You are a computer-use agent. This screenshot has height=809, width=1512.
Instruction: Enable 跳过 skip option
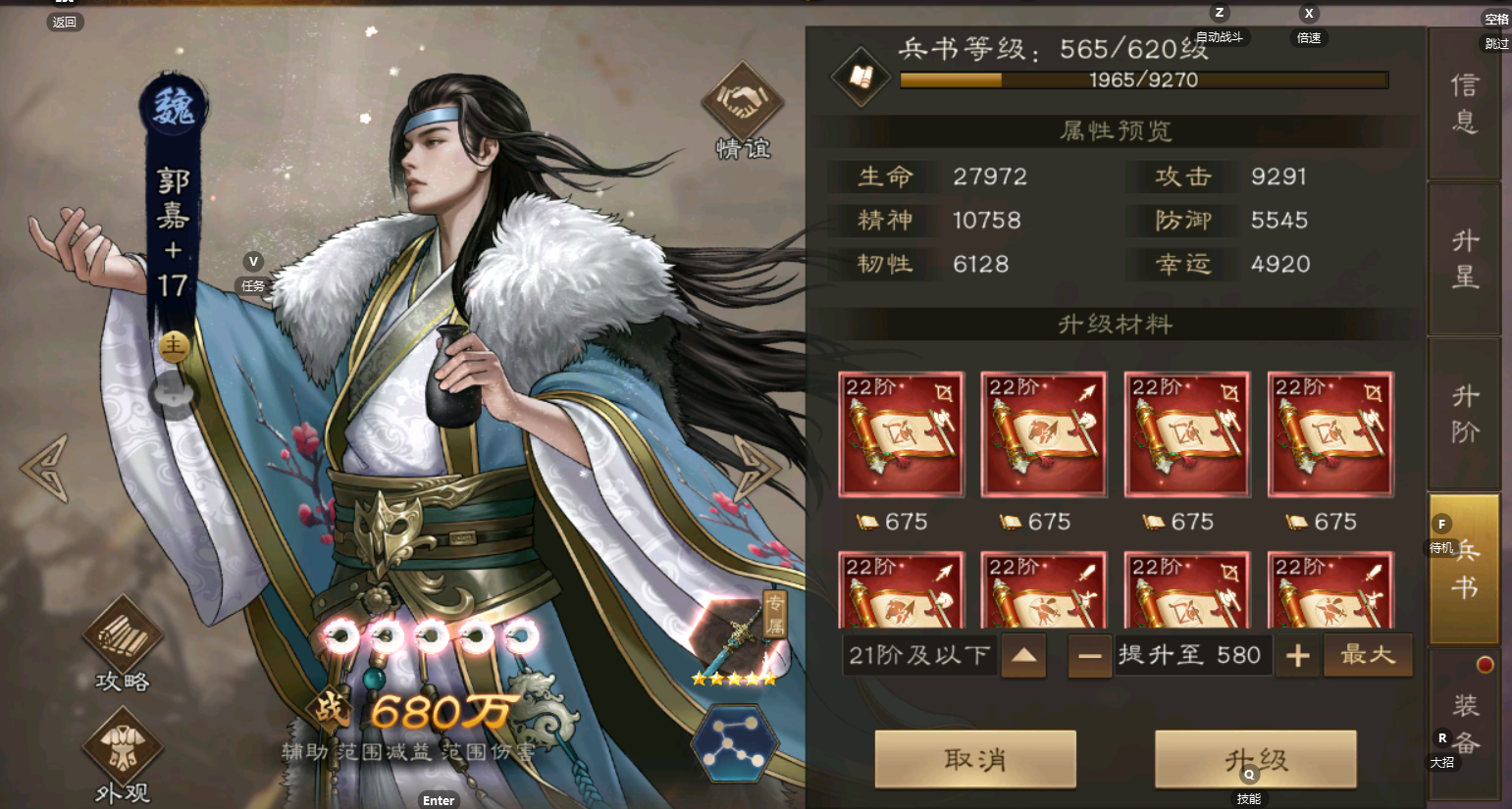[x=1495, y=44]
